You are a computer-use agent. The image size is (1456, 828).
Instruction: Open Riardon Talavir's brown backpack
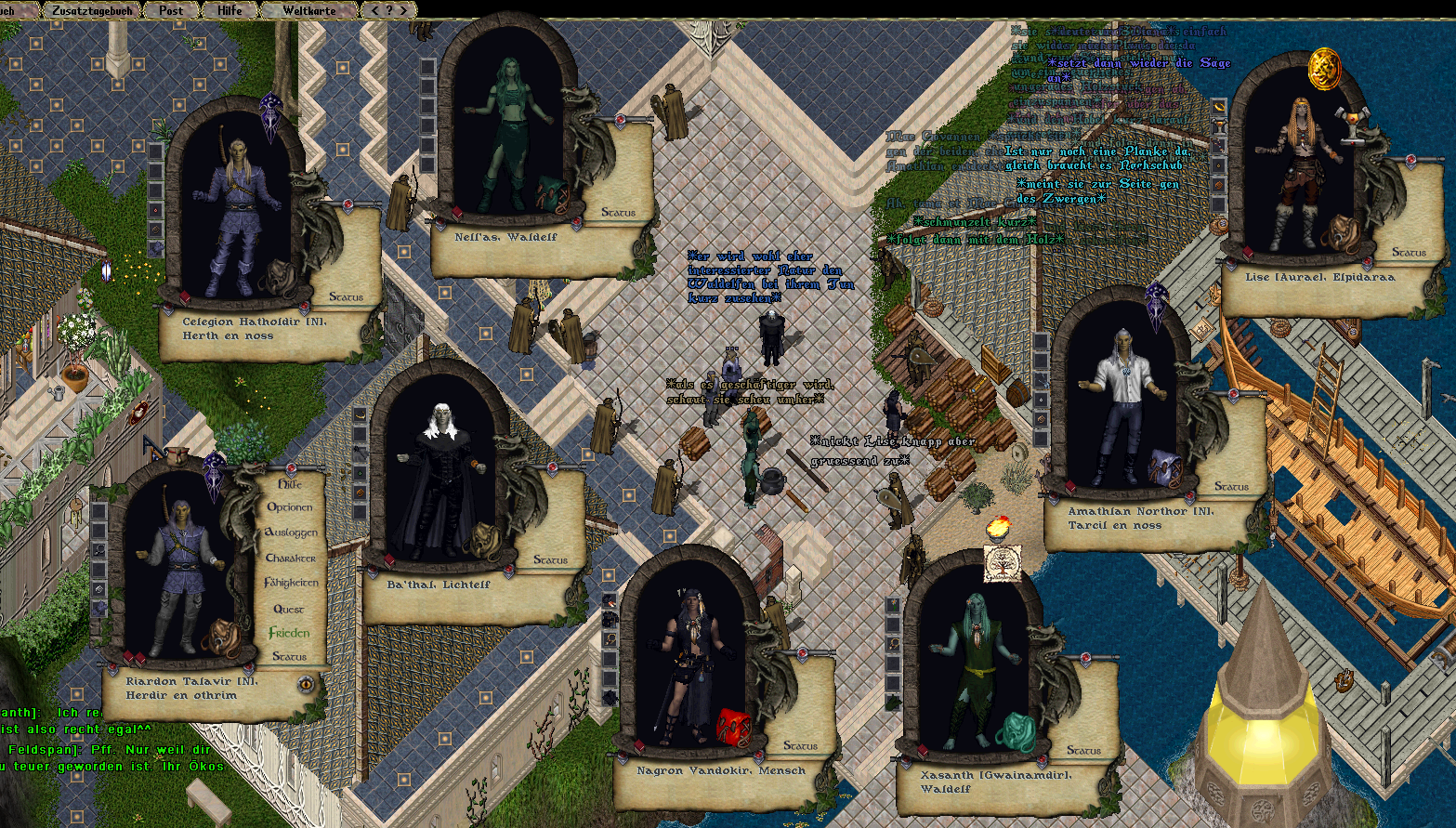pyautogui.click(x=221, y=637)
